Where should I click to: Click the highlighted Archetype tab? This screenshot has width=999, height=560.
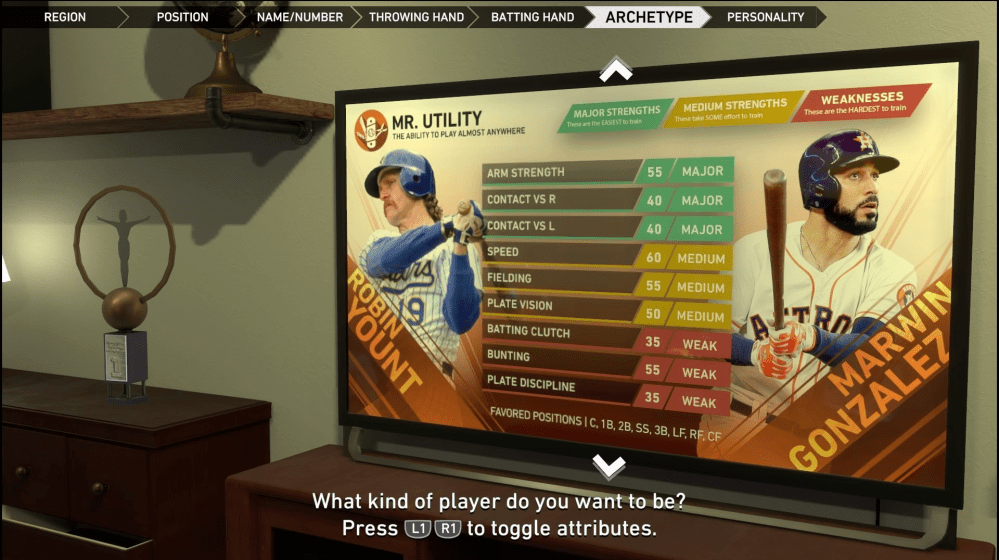pos(647,17)
